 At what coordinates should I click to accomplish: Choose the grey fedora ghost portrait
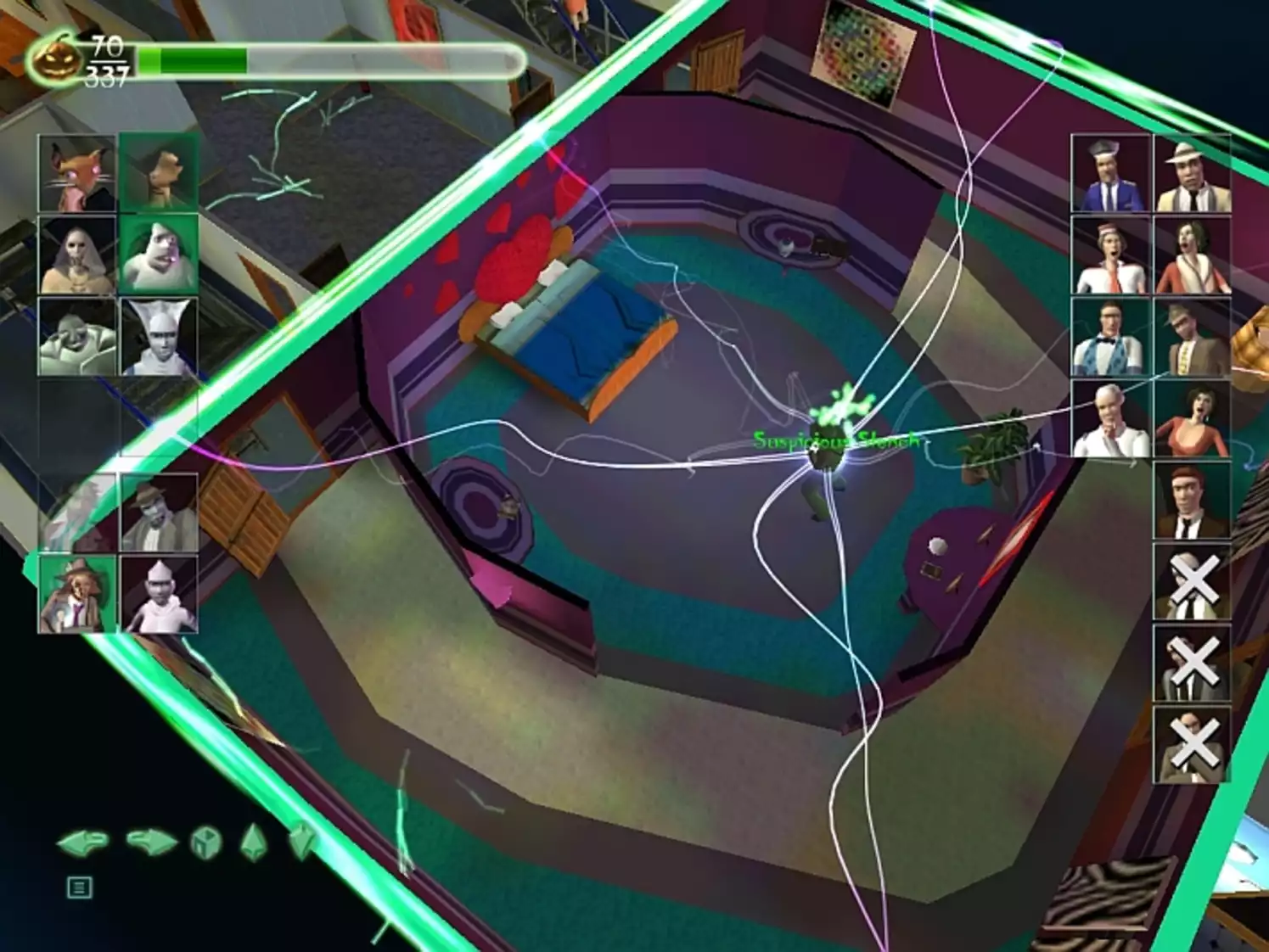(159, 512)
